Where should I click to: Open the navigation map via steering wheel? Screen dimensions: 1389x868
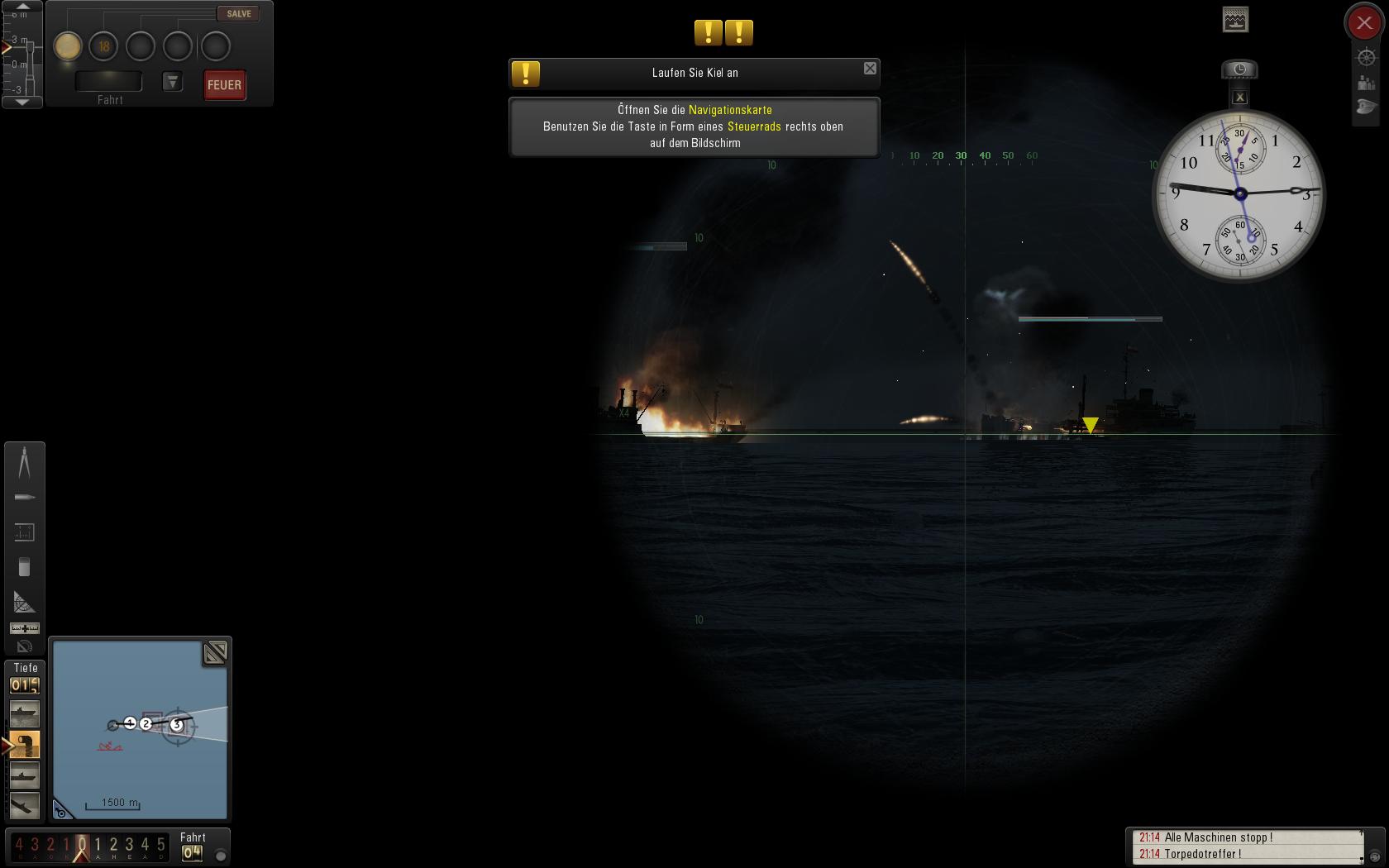[x=1366, y=57]
